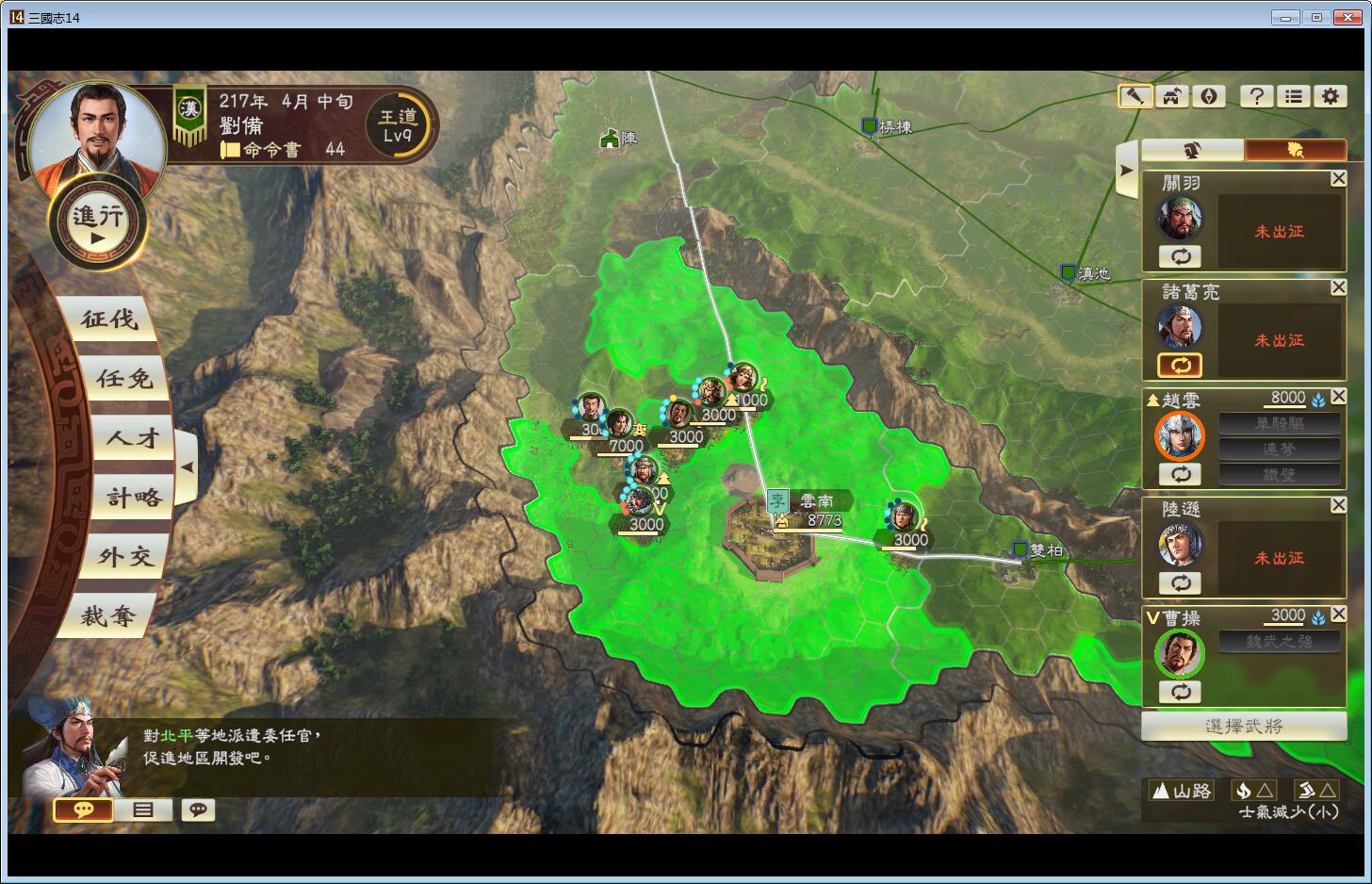Select the 人才 talent menu
Viewport: 1372px width, 884px height.
pyautogui.click(x=132, y=438)
